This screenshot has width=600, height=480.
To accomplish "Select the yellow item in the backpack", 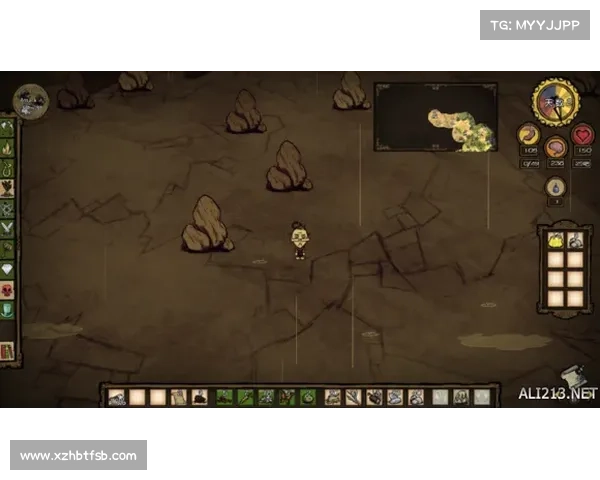I will [x=556, y=241].
